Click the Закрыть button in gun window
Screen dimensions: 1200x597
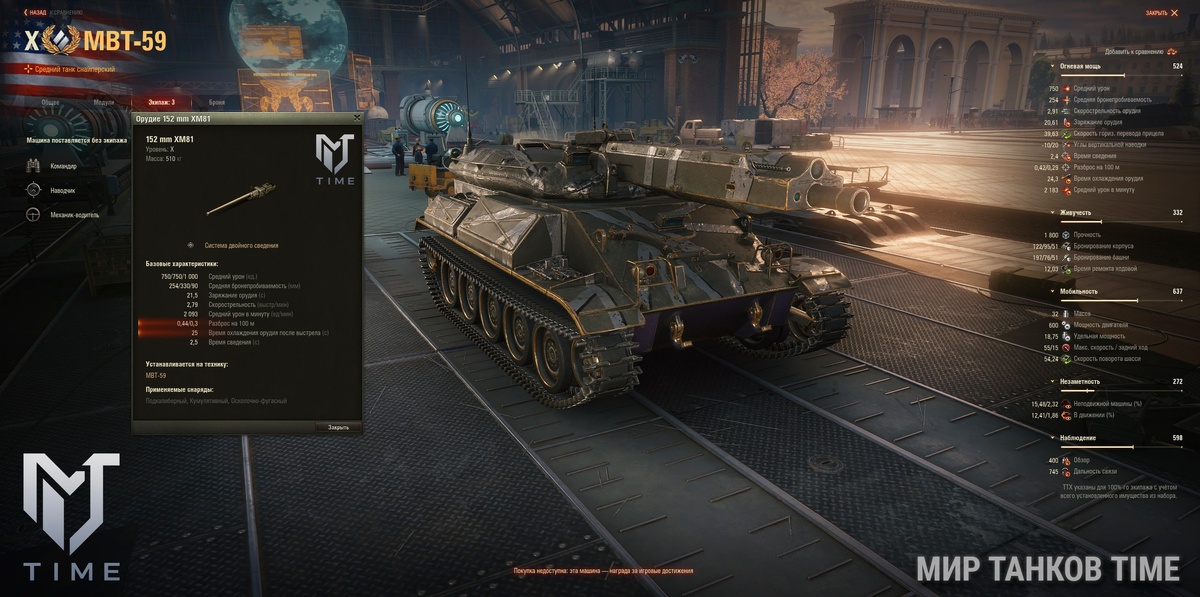click(x=339, y=427)
